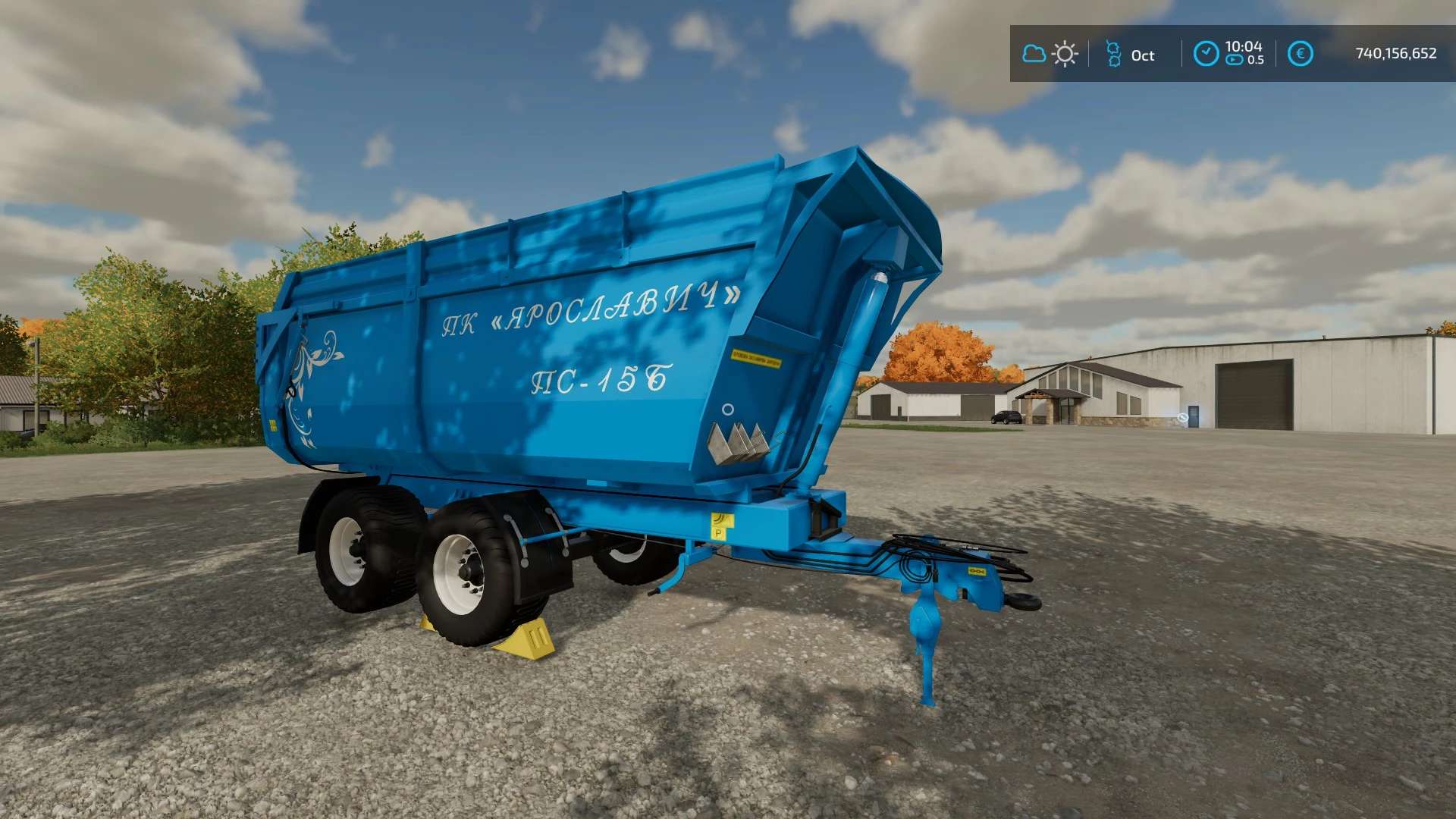Select the October season calendar icon
Image resolution: width=1456 pixels, height=819 pixels.
[1113, 54]
